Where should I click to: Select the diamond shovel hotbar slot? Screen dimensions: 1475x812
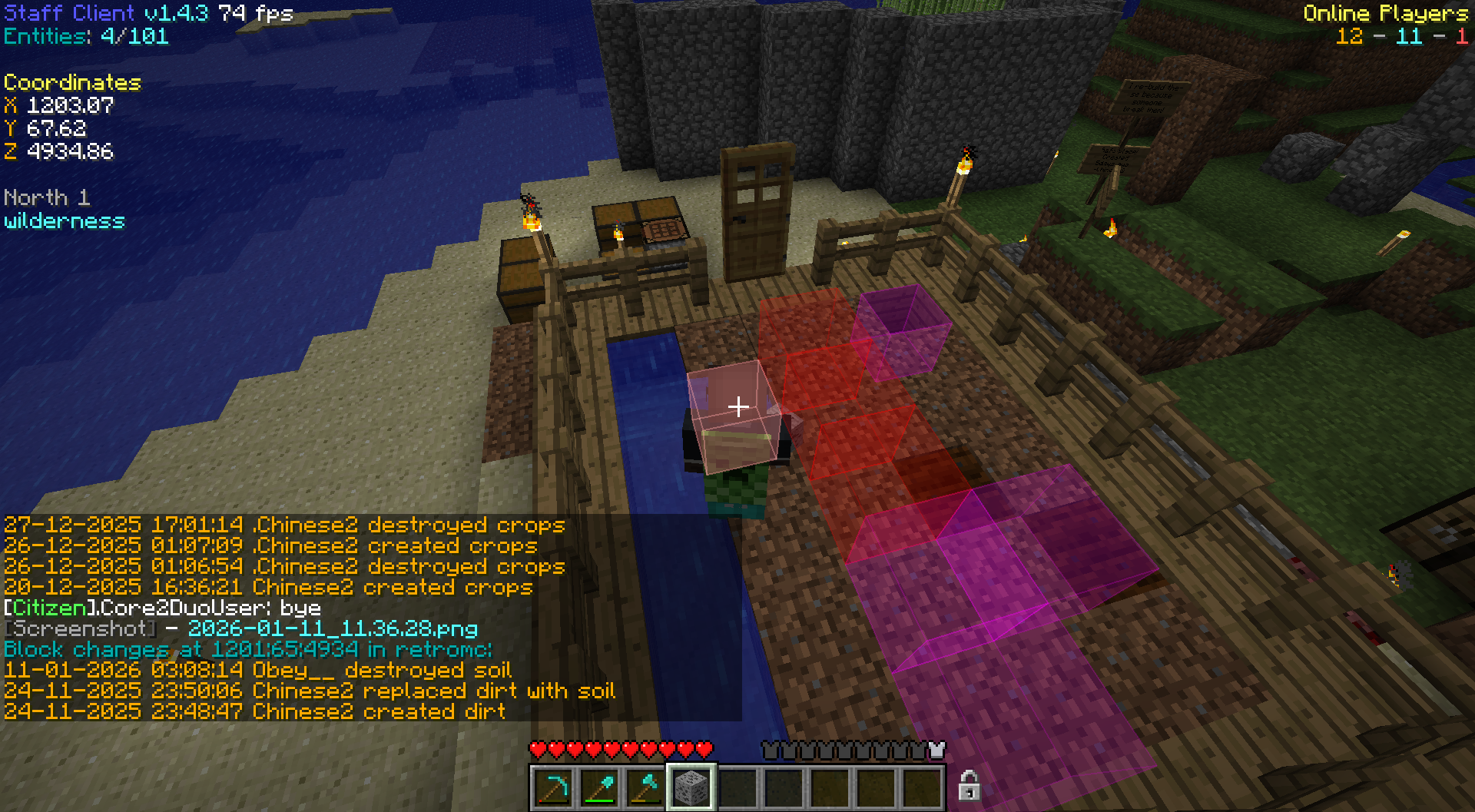coord(599,788)
